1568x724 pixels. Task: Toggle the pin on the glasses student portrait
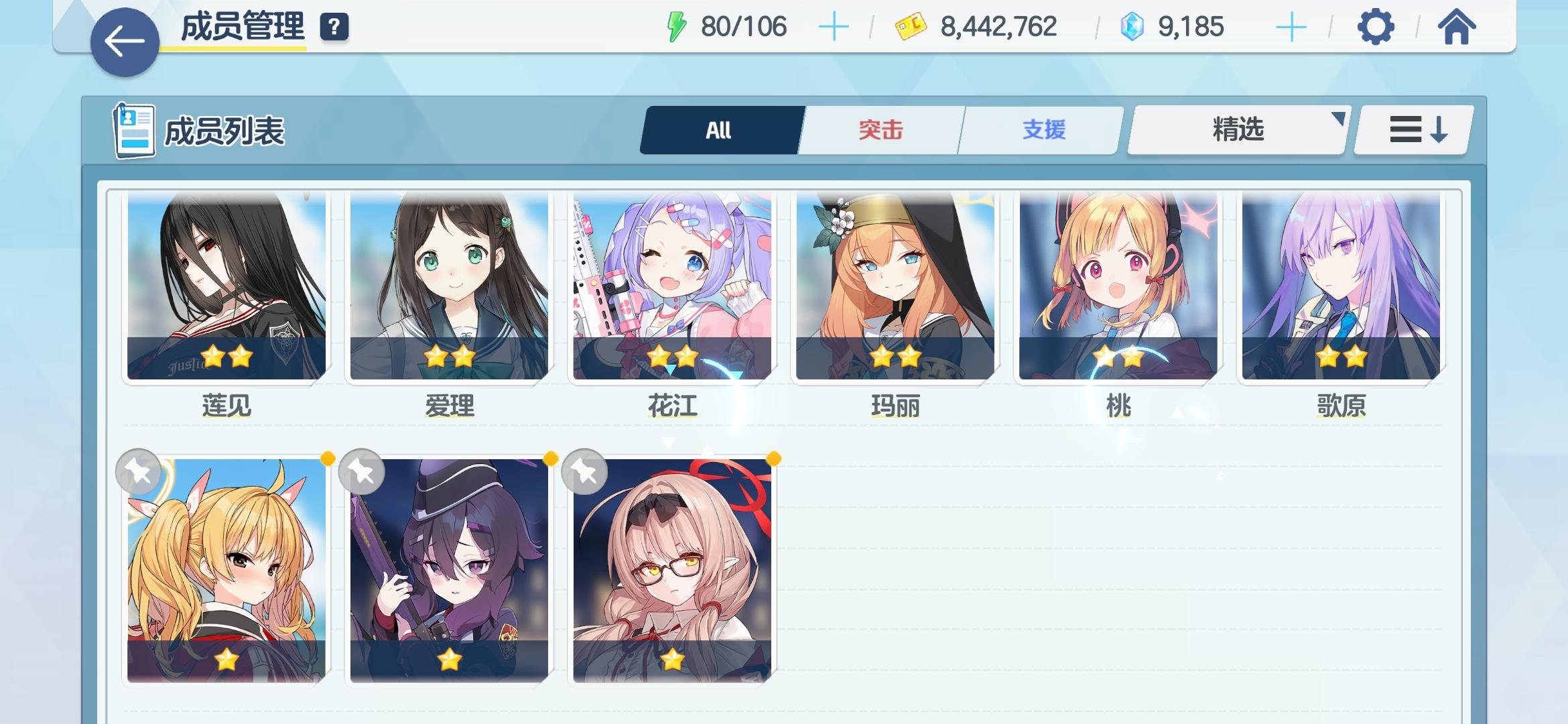pyautogui.click(x=584, y=470)
